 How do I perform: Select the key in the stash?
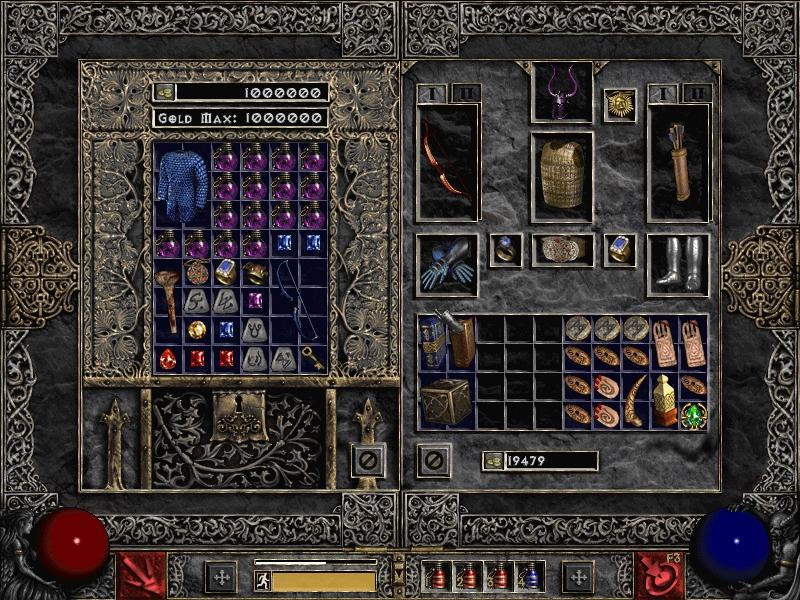(314, 360)
